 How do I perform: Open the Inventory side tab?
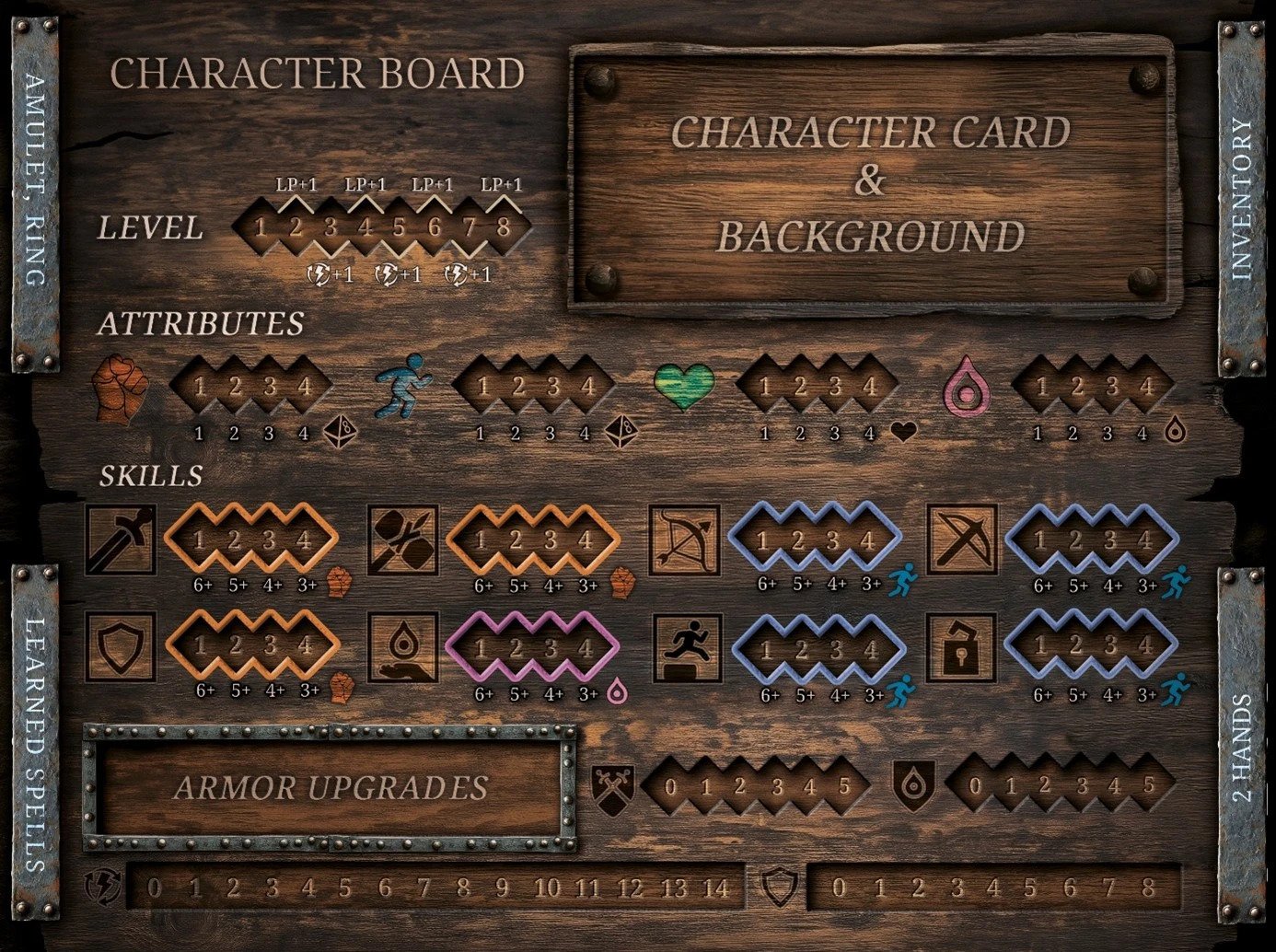[1242, 198]
